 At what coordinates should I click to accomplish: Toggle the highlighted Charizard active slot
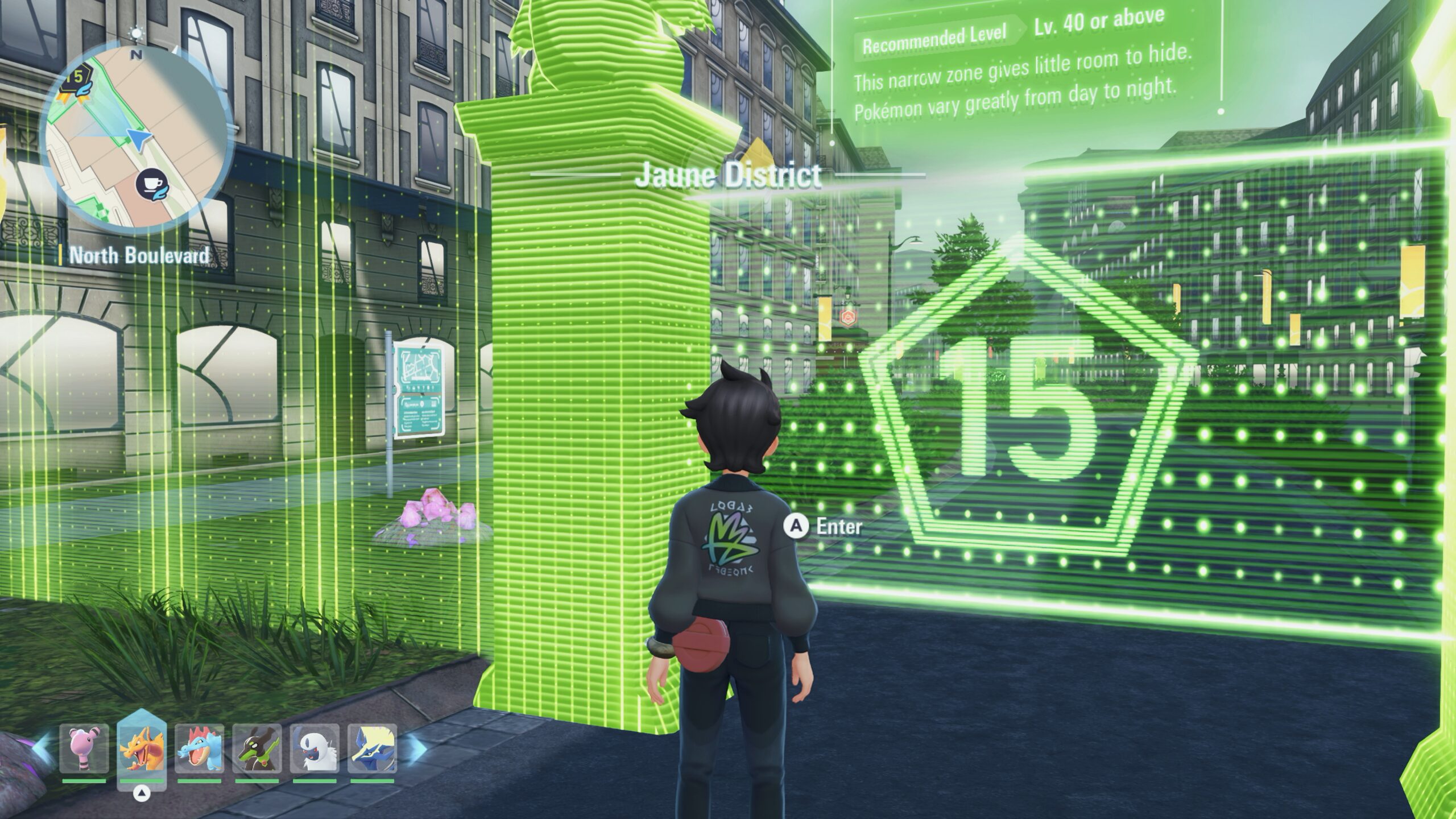point(141,750)
